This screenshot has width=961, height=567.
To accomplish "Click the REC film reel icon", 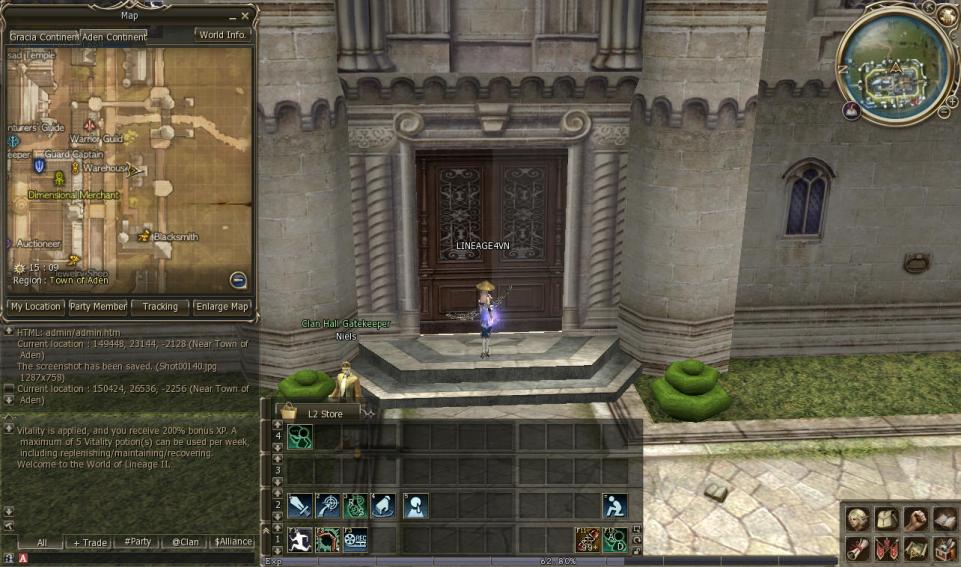I will 355,540.
